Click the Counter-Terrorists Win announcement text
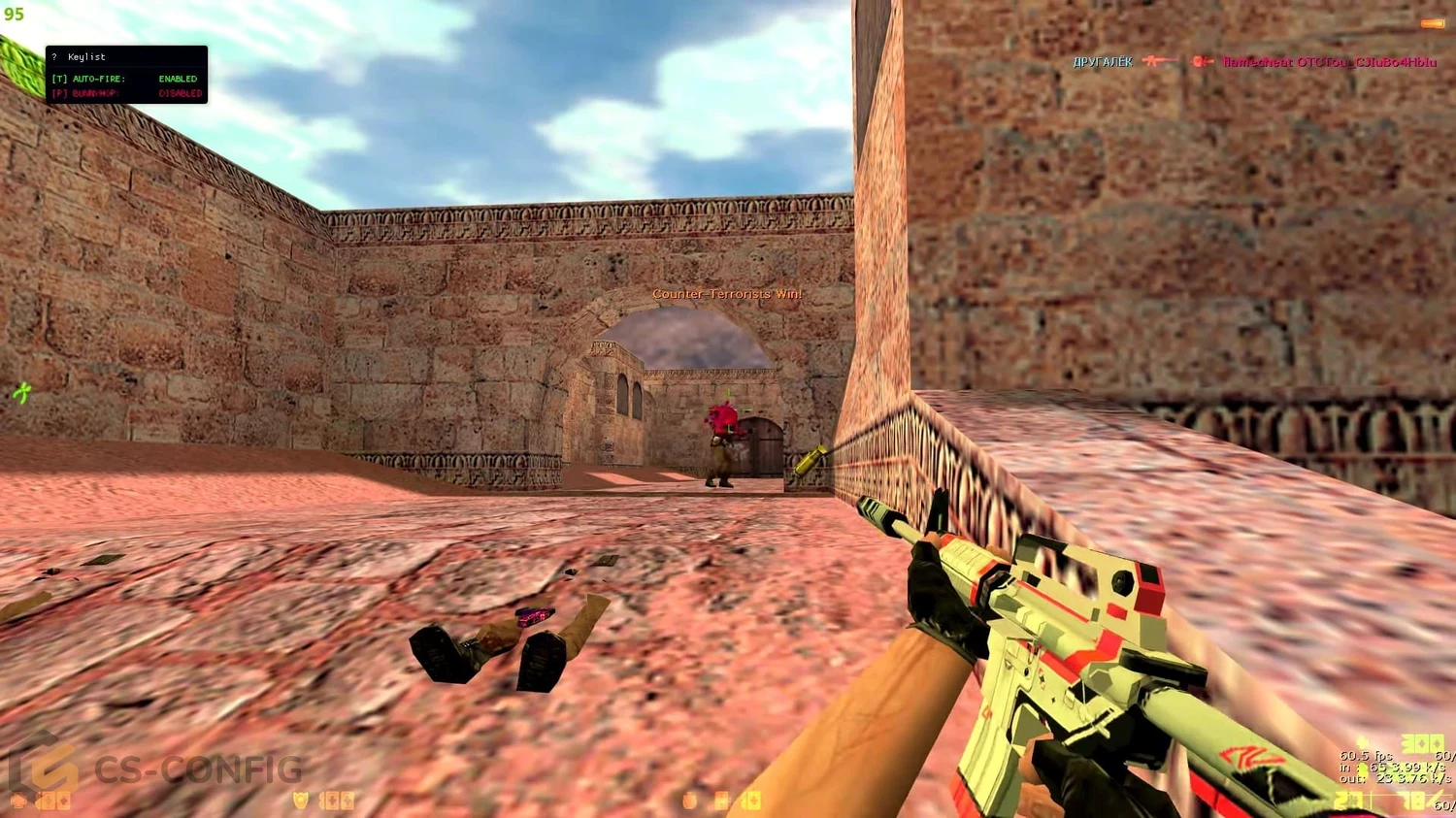The image size is (1456, 818). 728,293
